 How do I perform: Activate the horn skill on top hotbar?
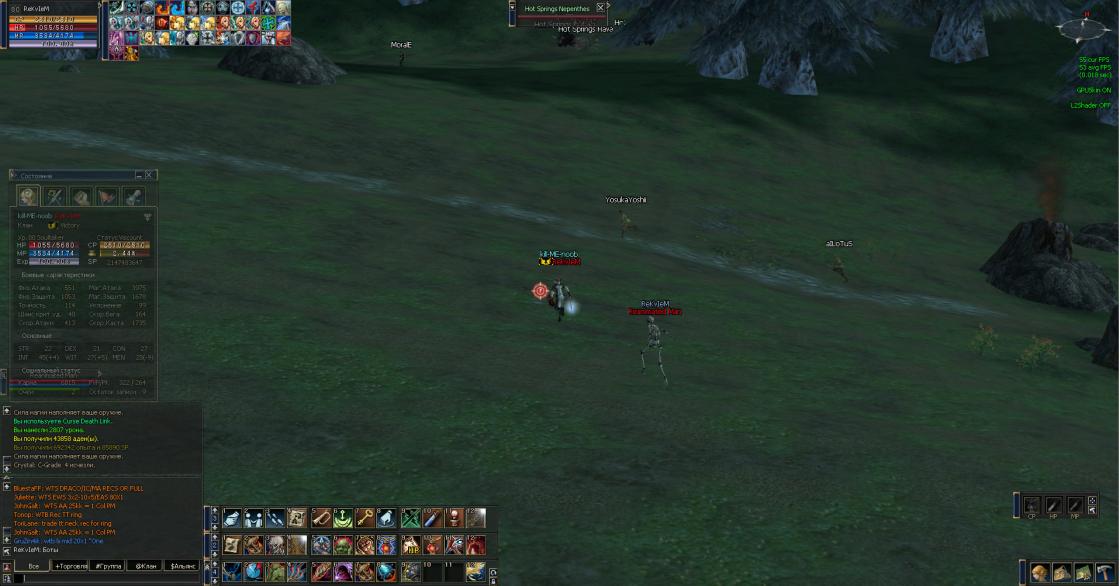(x=320, y=518)
